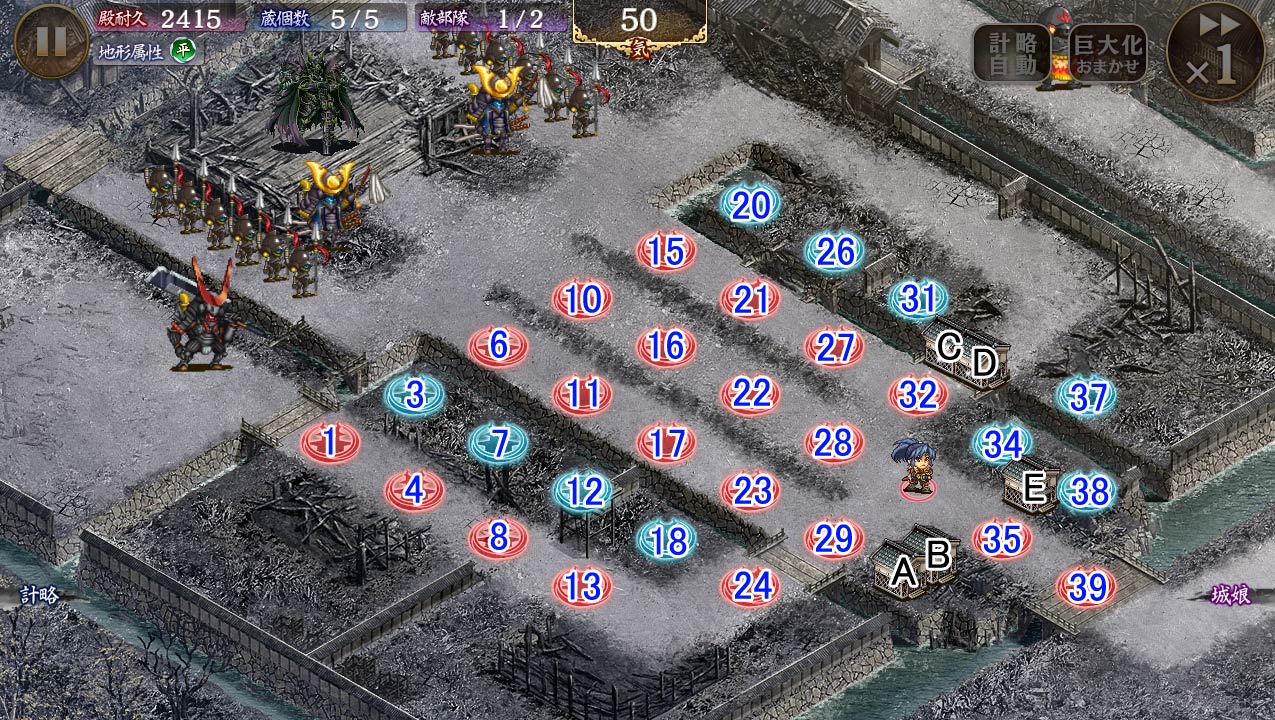Pick red deployment tile 39
The width and height of the screenshot is (1275, 720).
point(1087,587)
